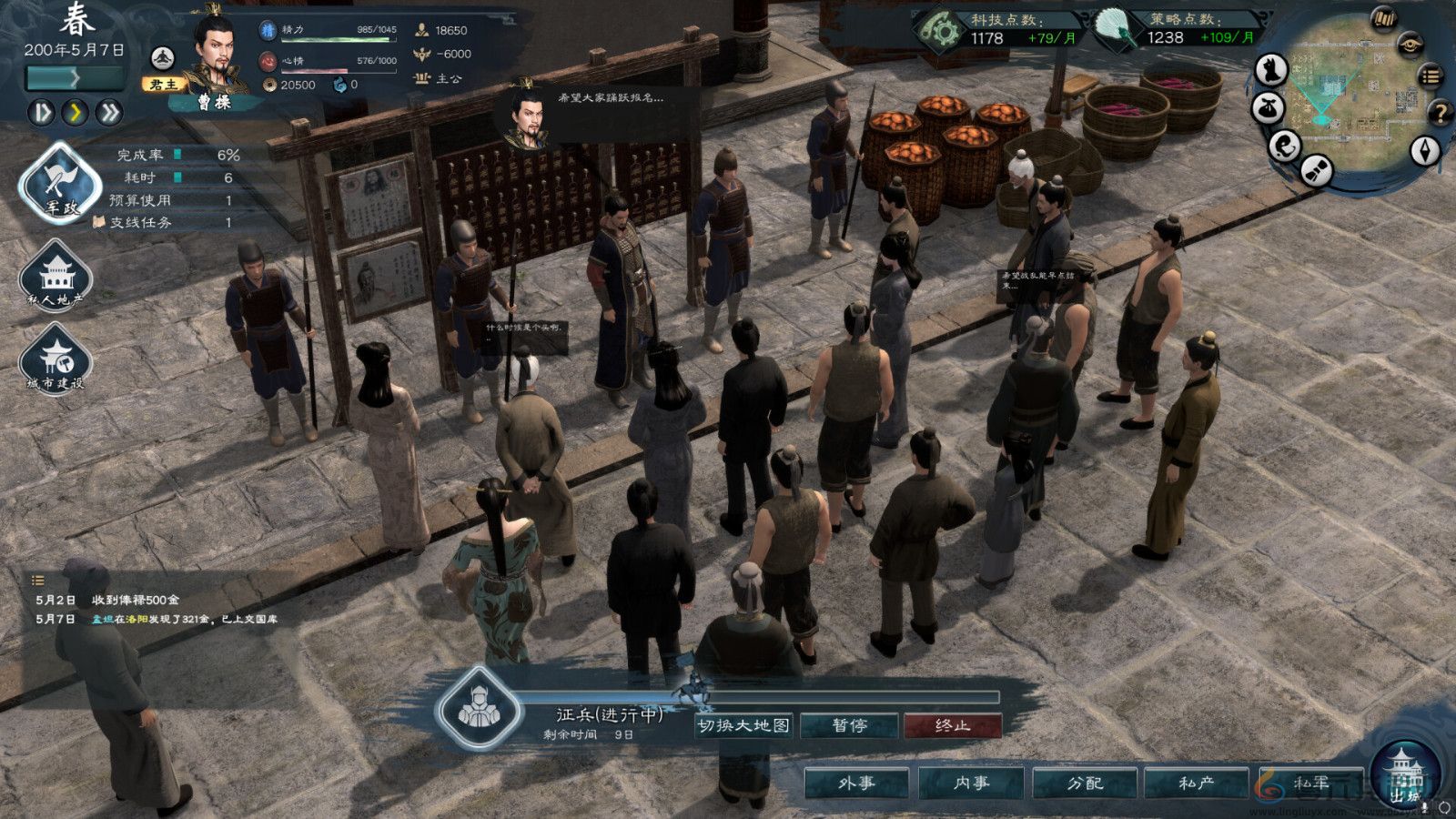Terminate conscription with the red 终止 button
The height and width of the screenshot is (819, 1456).
point(952,725)
